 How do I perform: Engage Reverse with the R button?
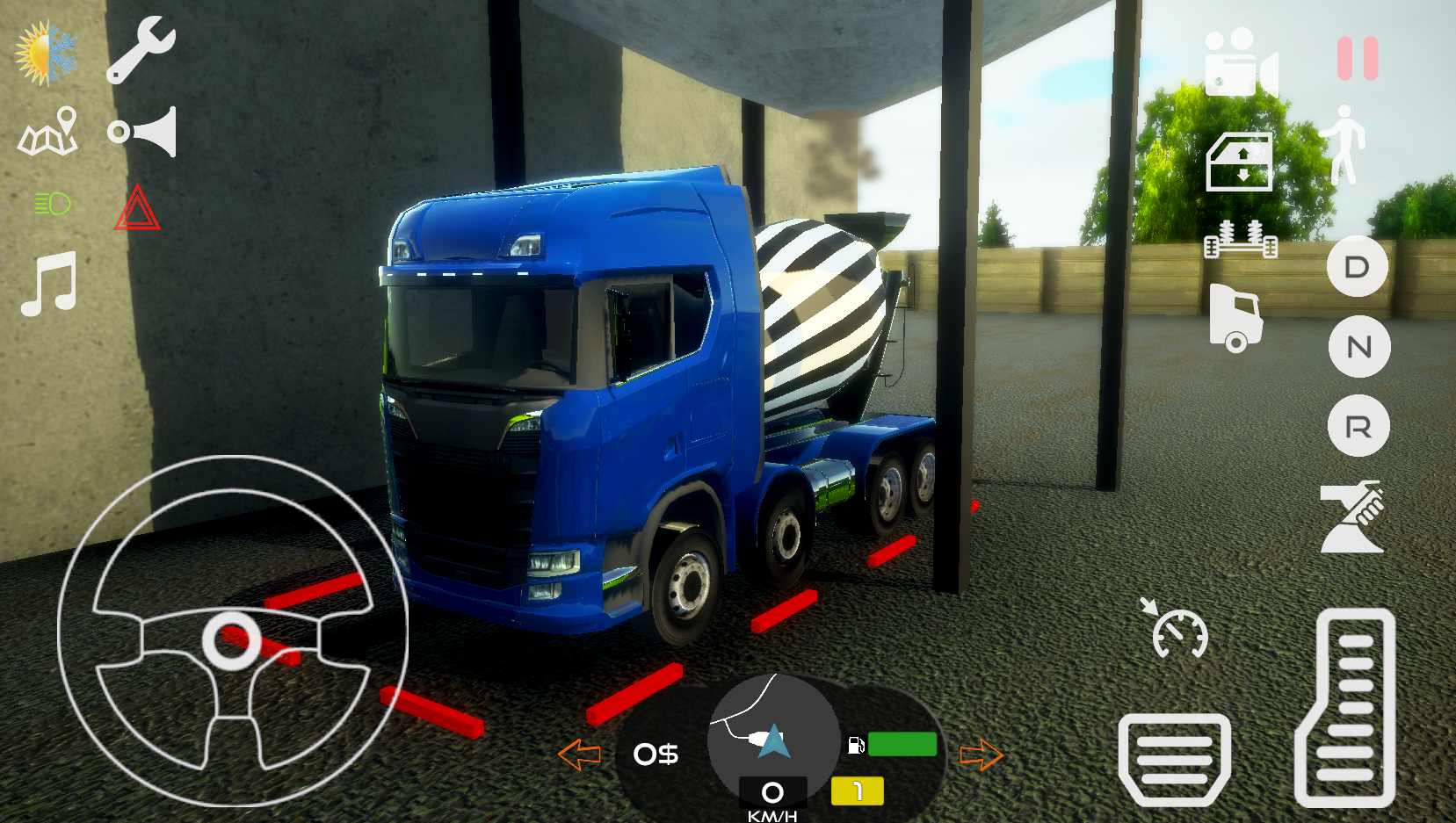click(x=1358, y=428)
